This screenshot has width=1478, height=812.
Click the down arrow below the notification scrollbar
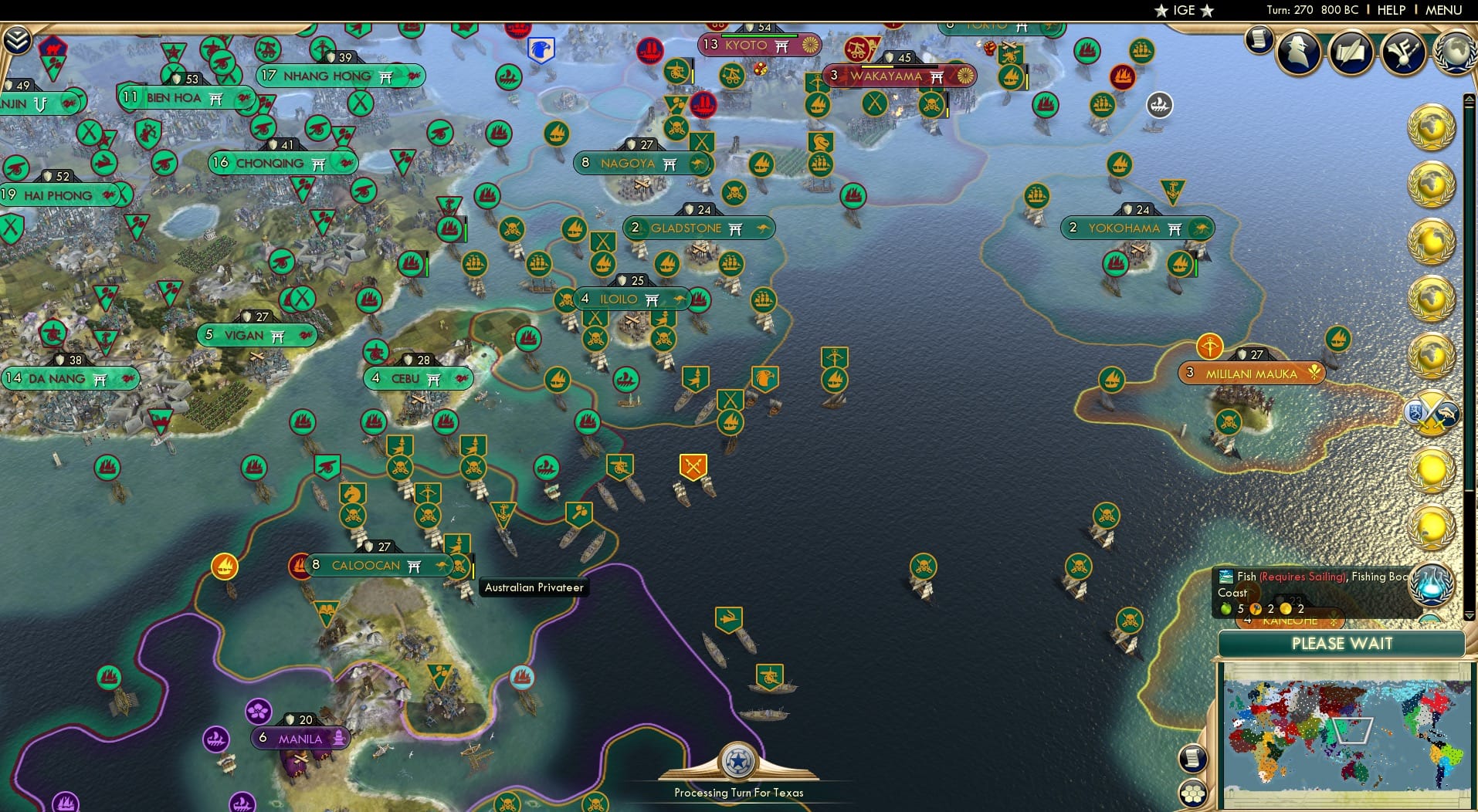click(1470, 616)
